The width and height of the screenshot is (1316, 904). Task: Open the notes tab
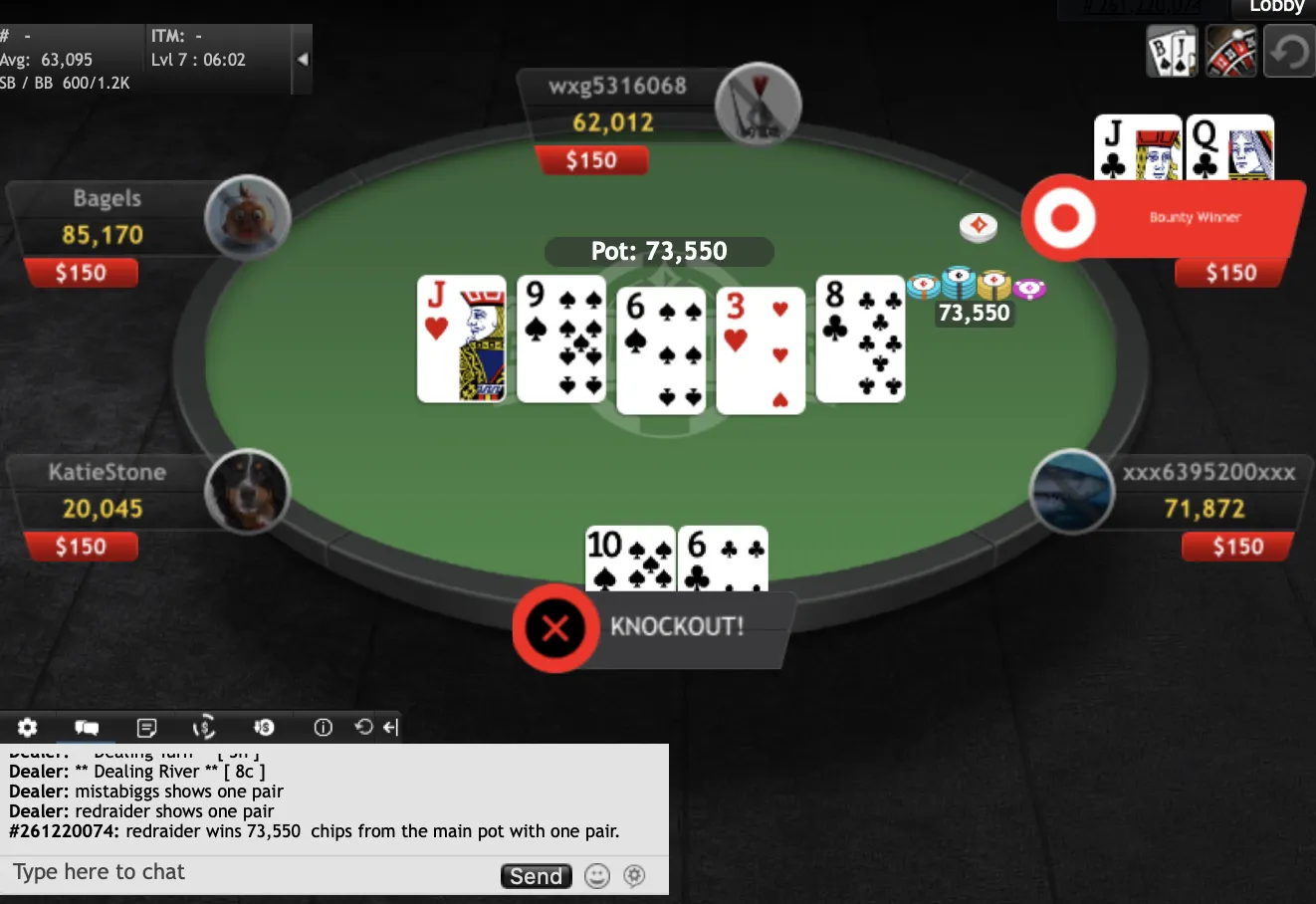point(146,727)
